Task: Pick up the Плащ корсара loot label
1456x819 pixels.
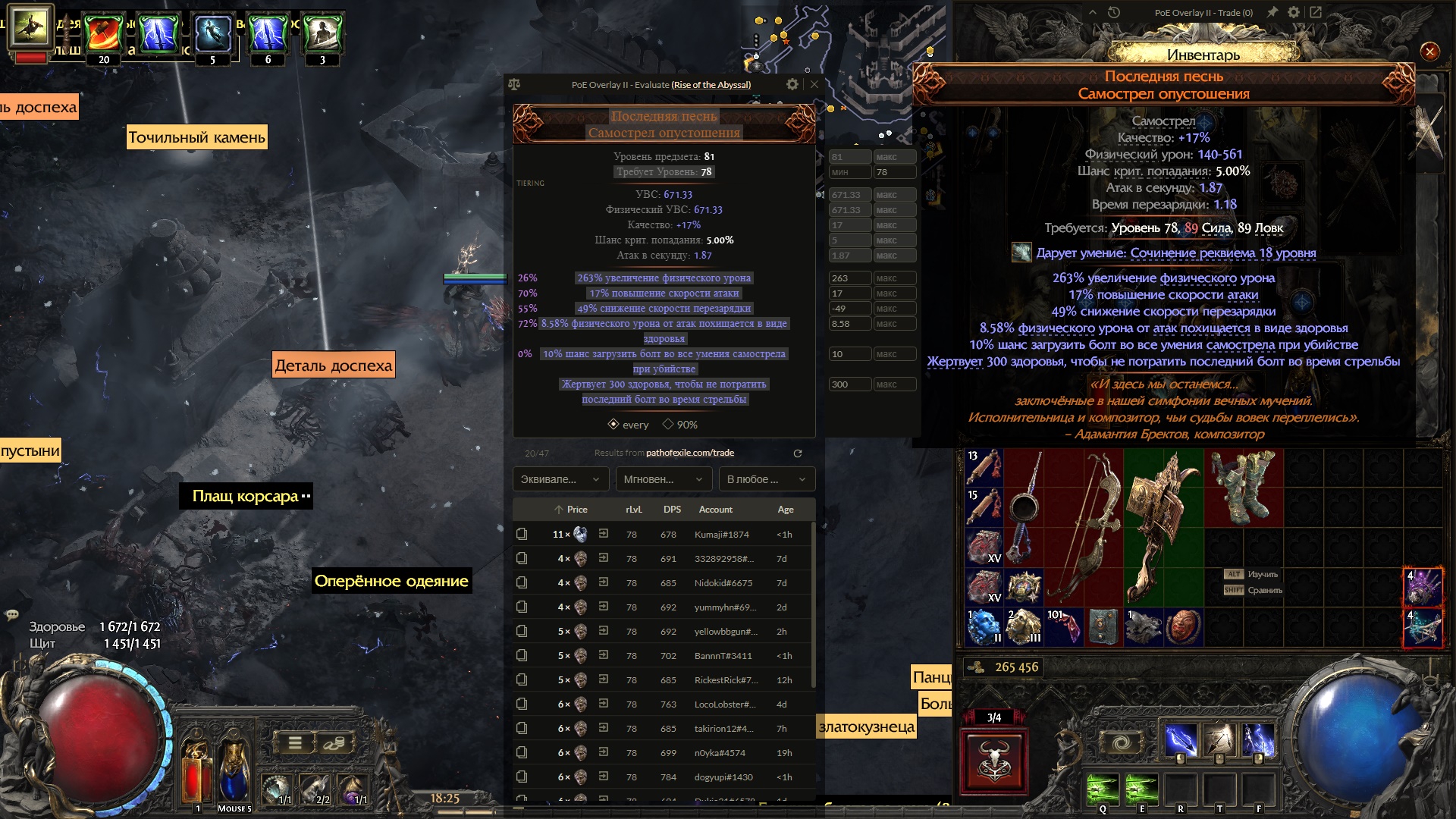Action: (245, 497)
